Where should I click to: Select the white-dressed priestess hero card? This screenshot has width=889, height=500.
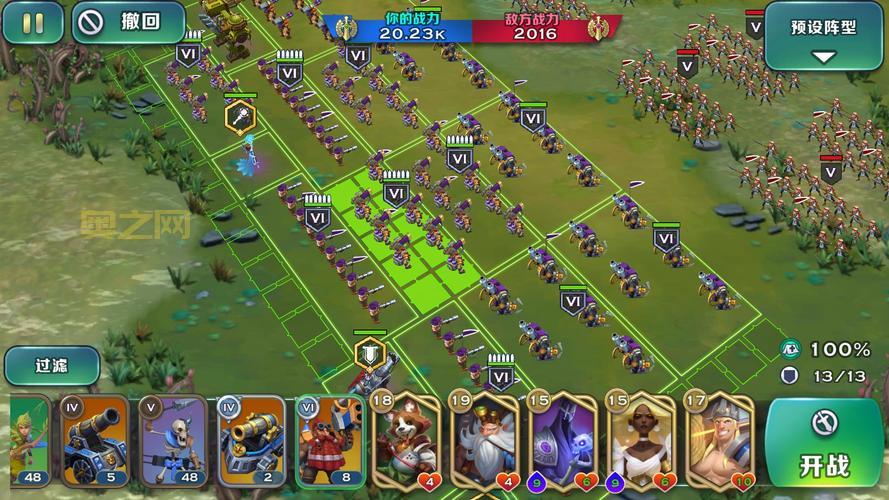pos(641,438)
